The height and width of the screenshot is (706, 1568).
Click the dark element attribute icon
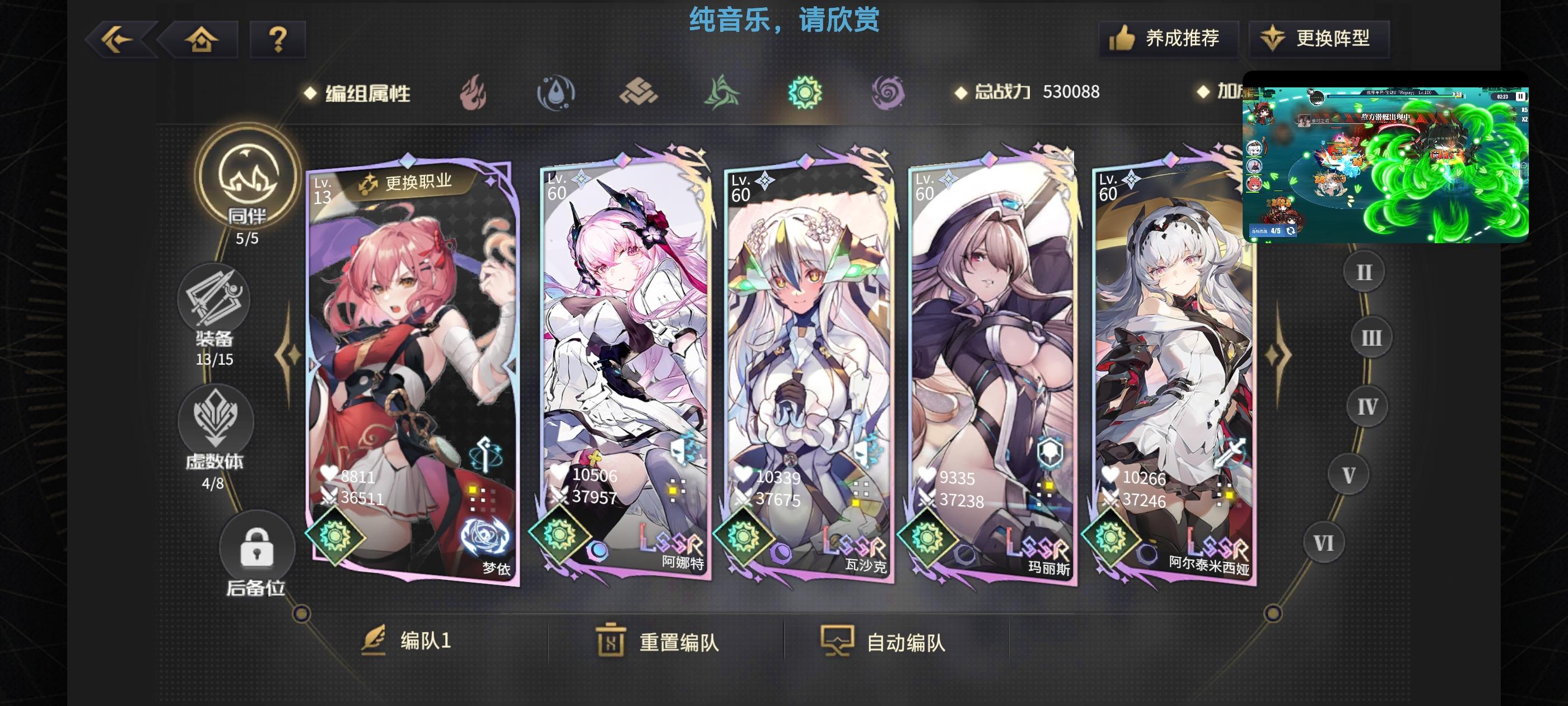887,92
